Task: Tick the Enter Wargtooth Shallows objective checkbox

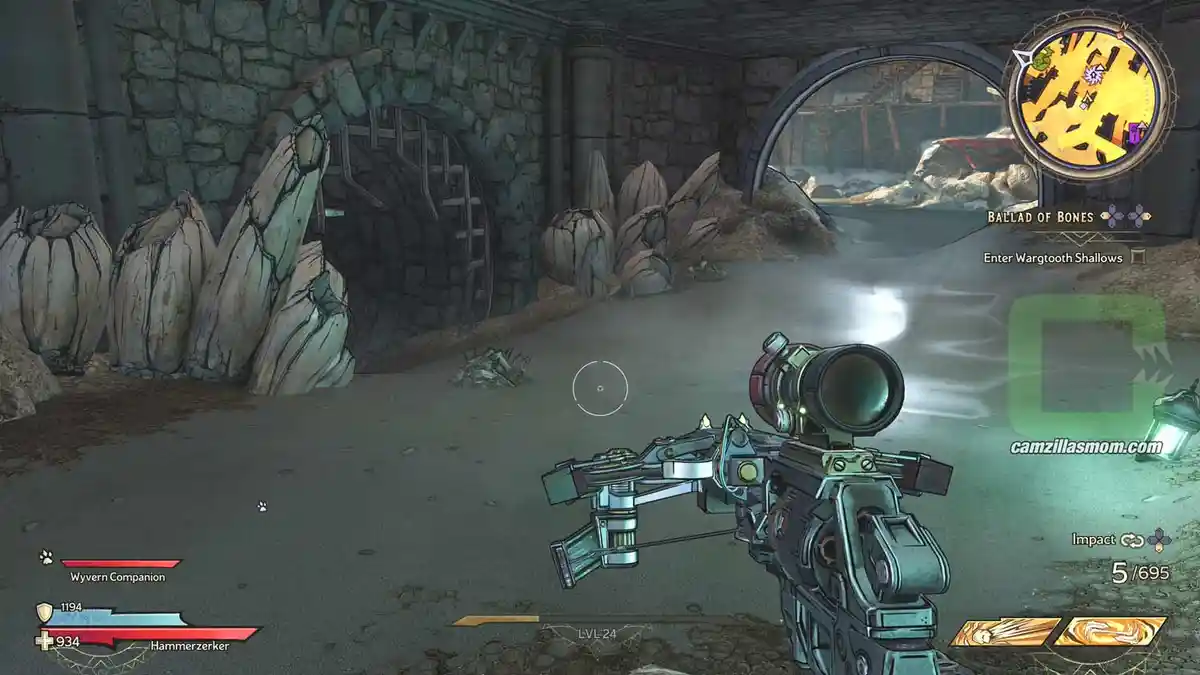Action: click(x=1137, y=257)
